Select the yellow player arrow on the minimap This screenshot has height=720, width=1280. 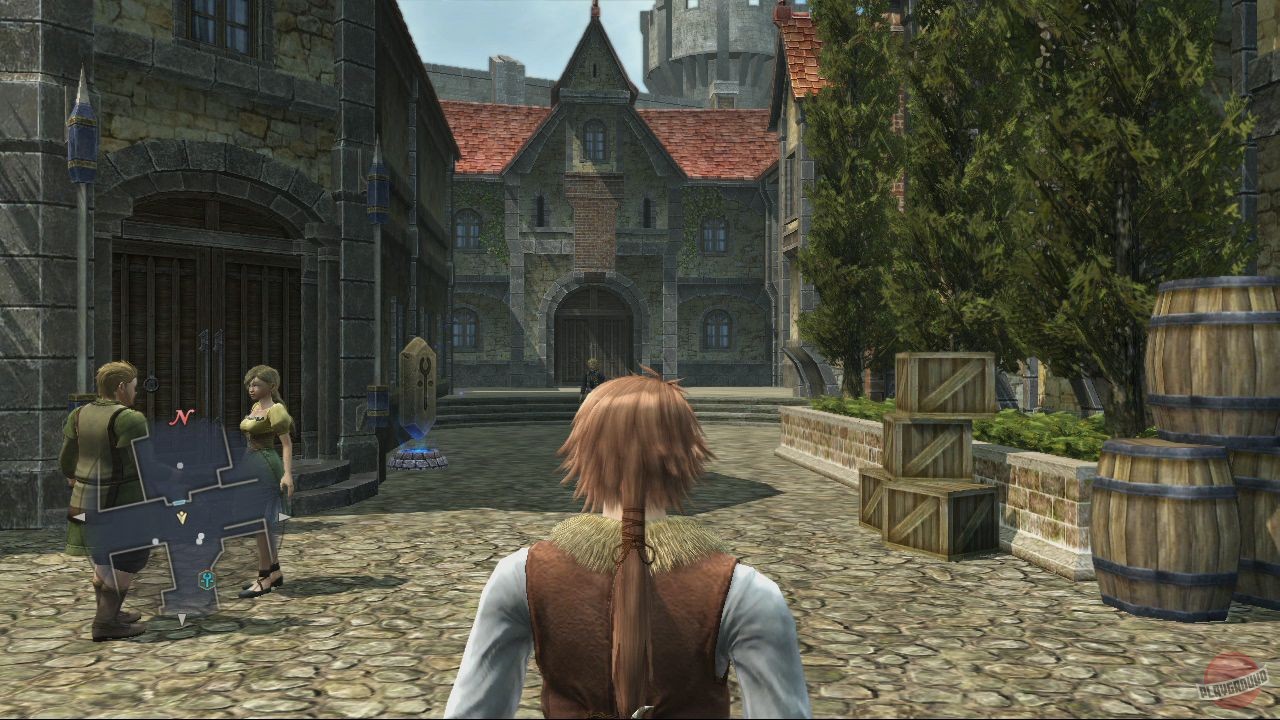coord(182,516)
